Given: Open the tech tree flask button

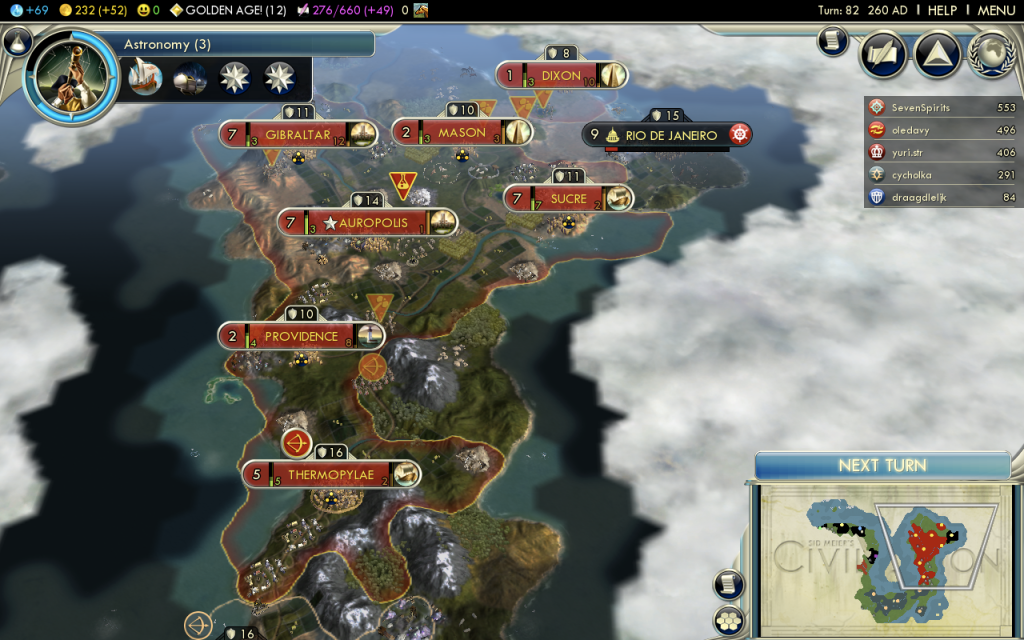Looking at the screenshot, I should coord(17,42).
